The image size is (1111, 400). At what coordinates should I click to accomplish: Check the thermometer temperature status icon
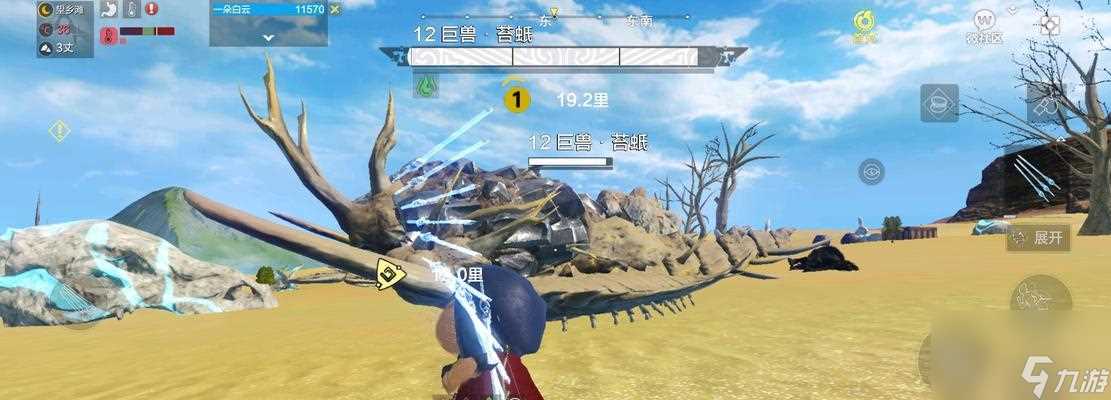[x=129, y=9]
